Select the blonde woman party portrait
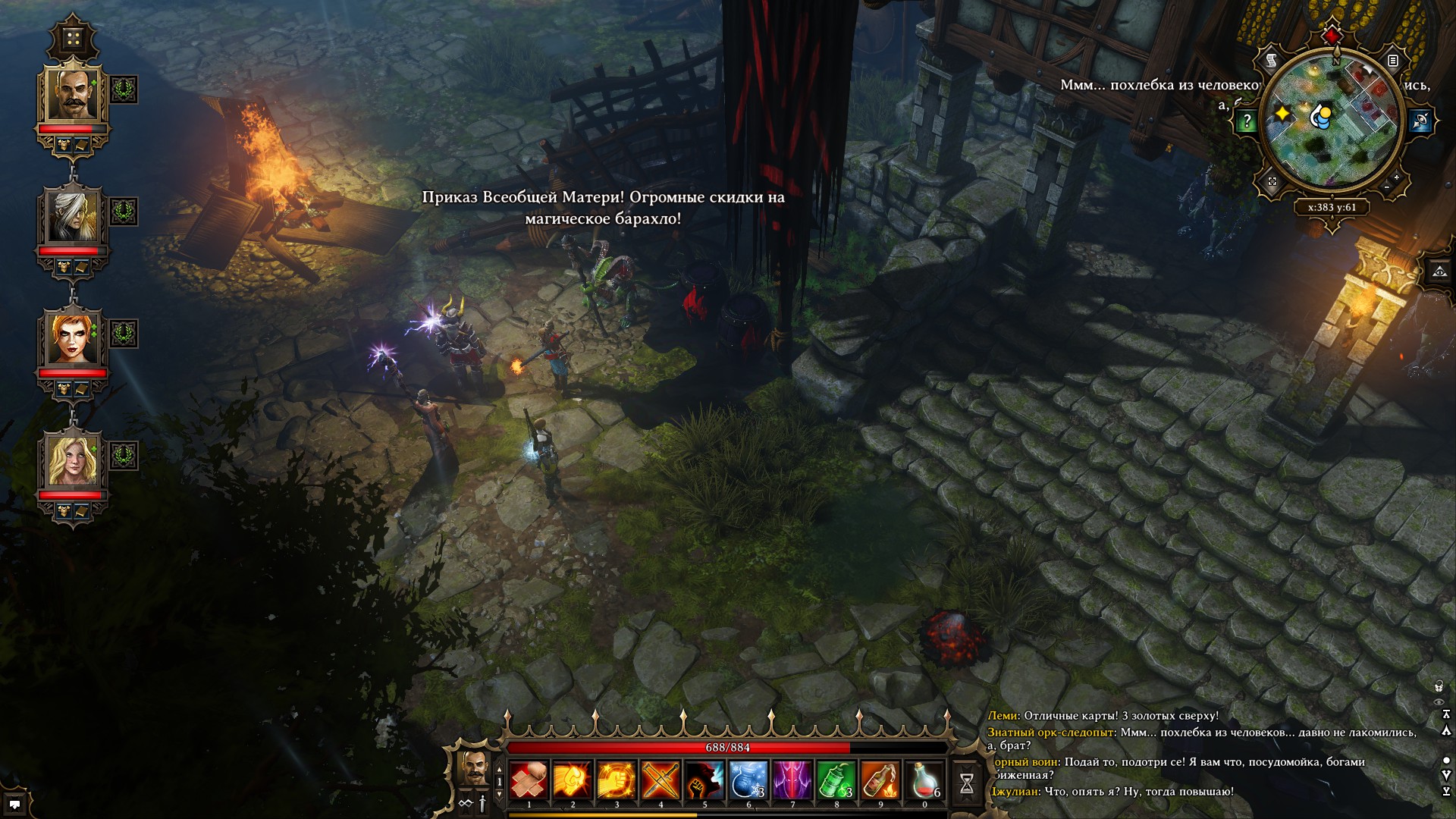The image size is (1456, 819). 73,461
